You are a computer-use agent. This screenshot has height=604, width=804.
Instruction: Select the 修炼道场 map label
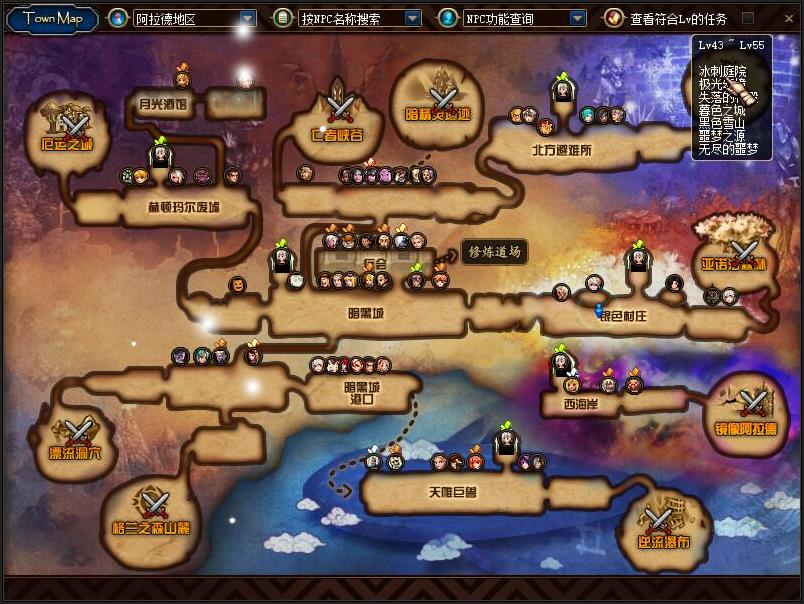coord(494,252)
